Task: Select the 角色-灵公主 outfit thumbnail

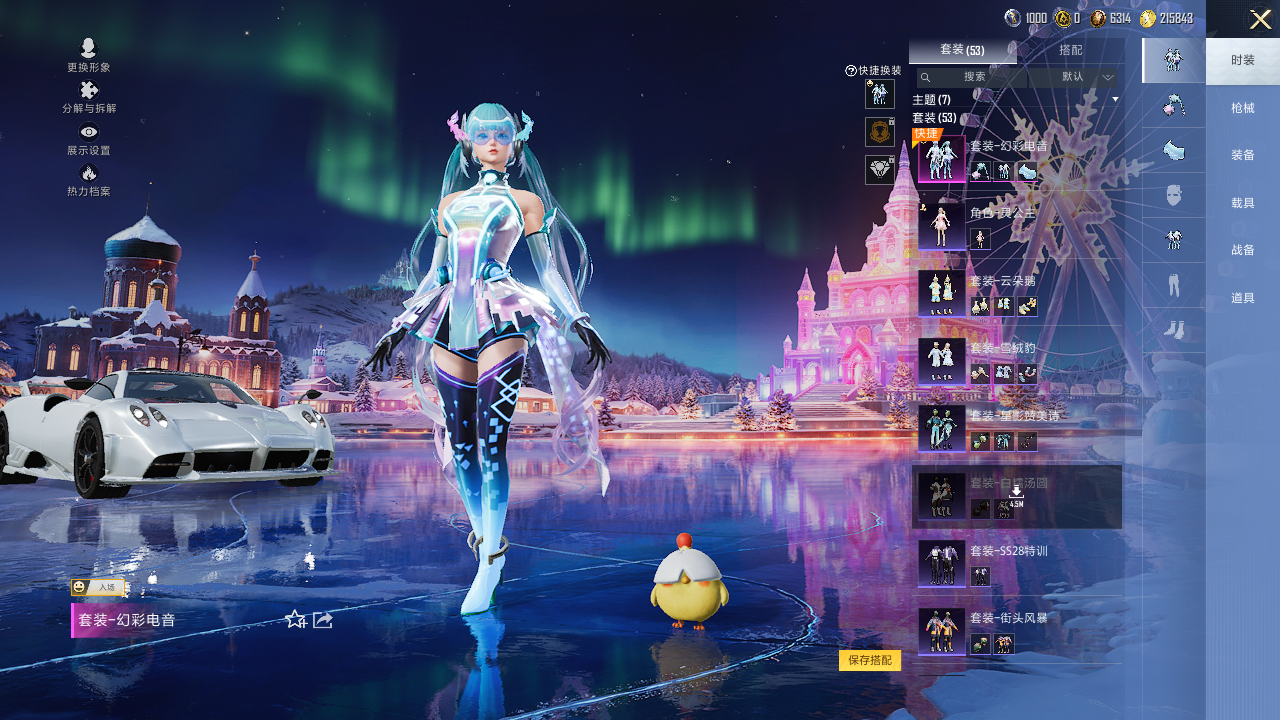Action: point(942,226)
